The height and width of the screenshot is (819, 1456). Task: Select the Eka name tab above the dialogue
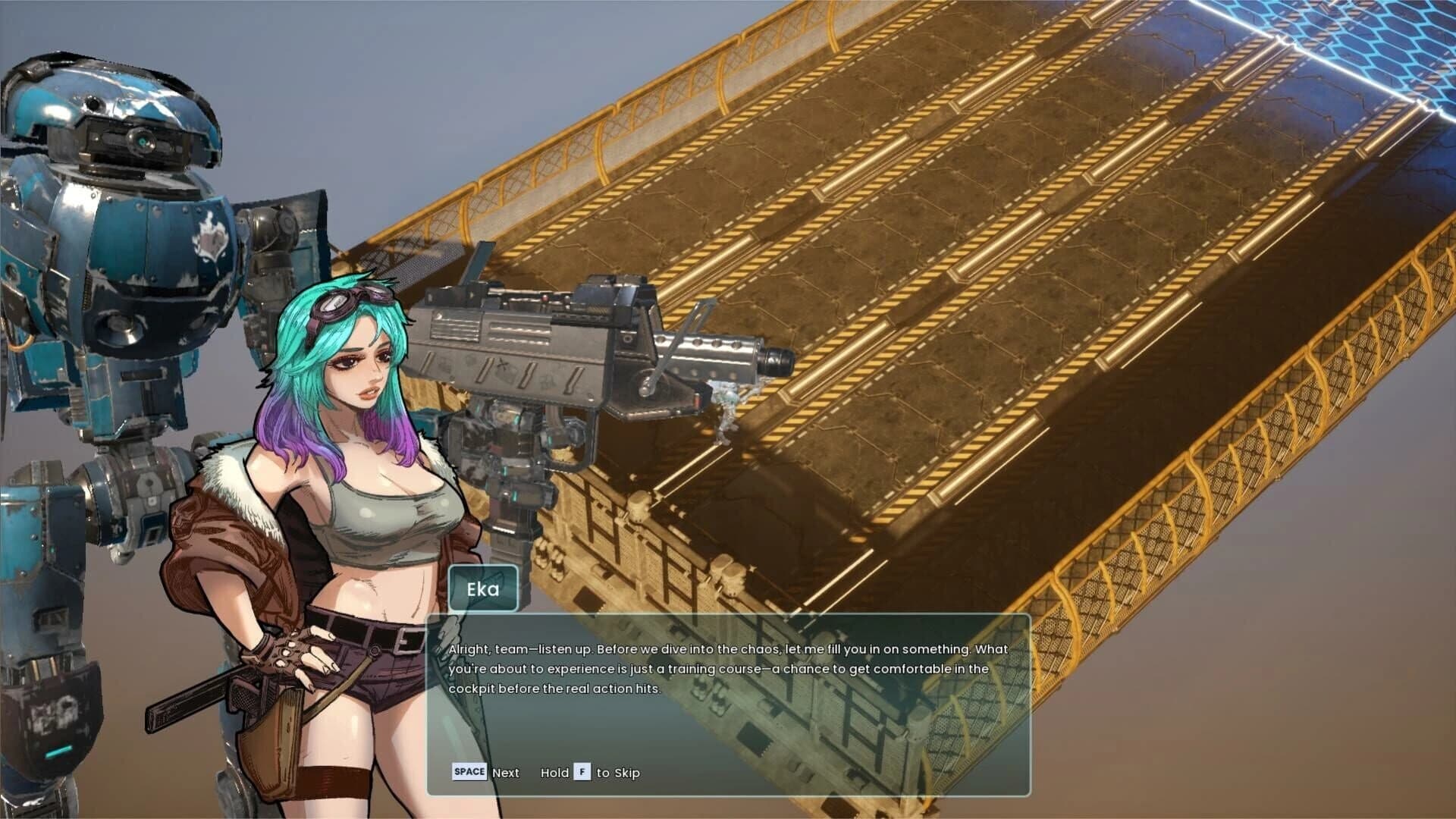coord(482,588)
